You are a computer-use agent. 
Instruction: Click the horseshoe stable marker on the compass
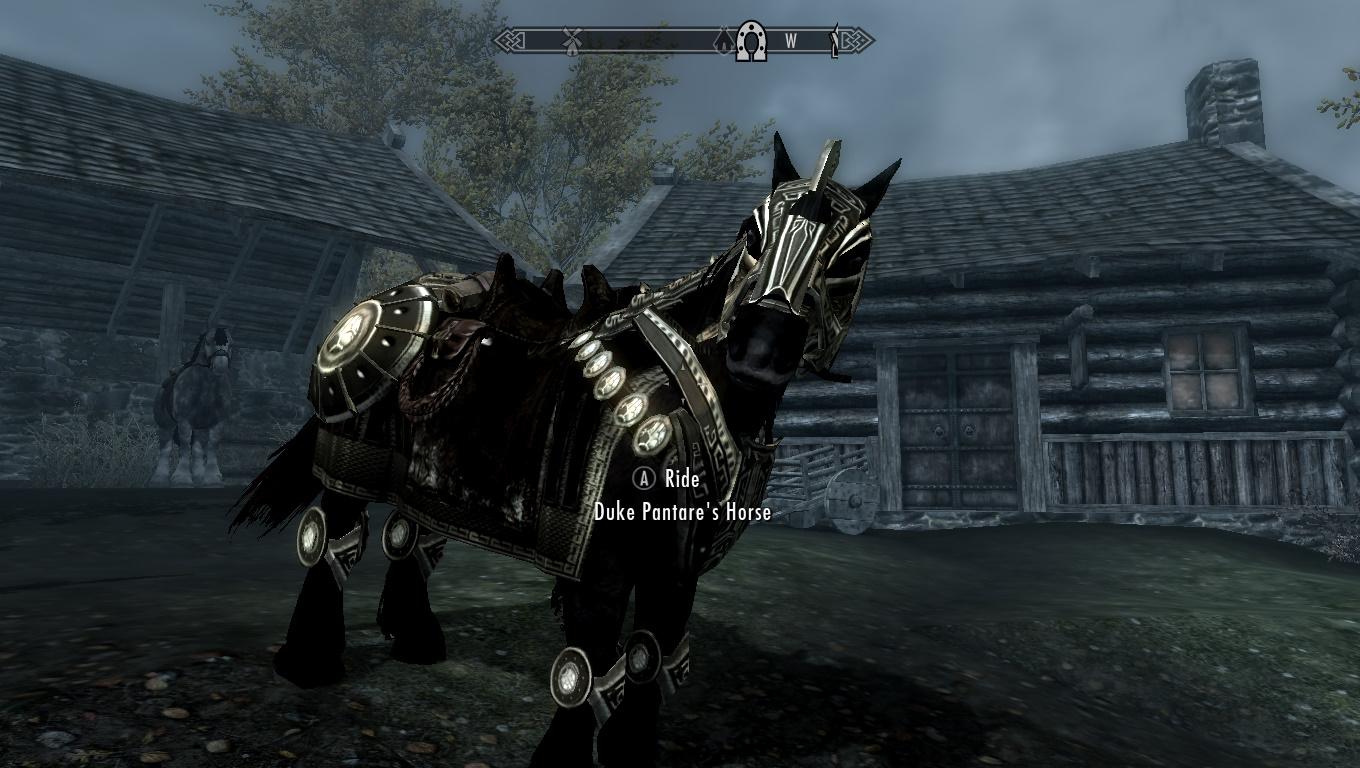point(751,42)
